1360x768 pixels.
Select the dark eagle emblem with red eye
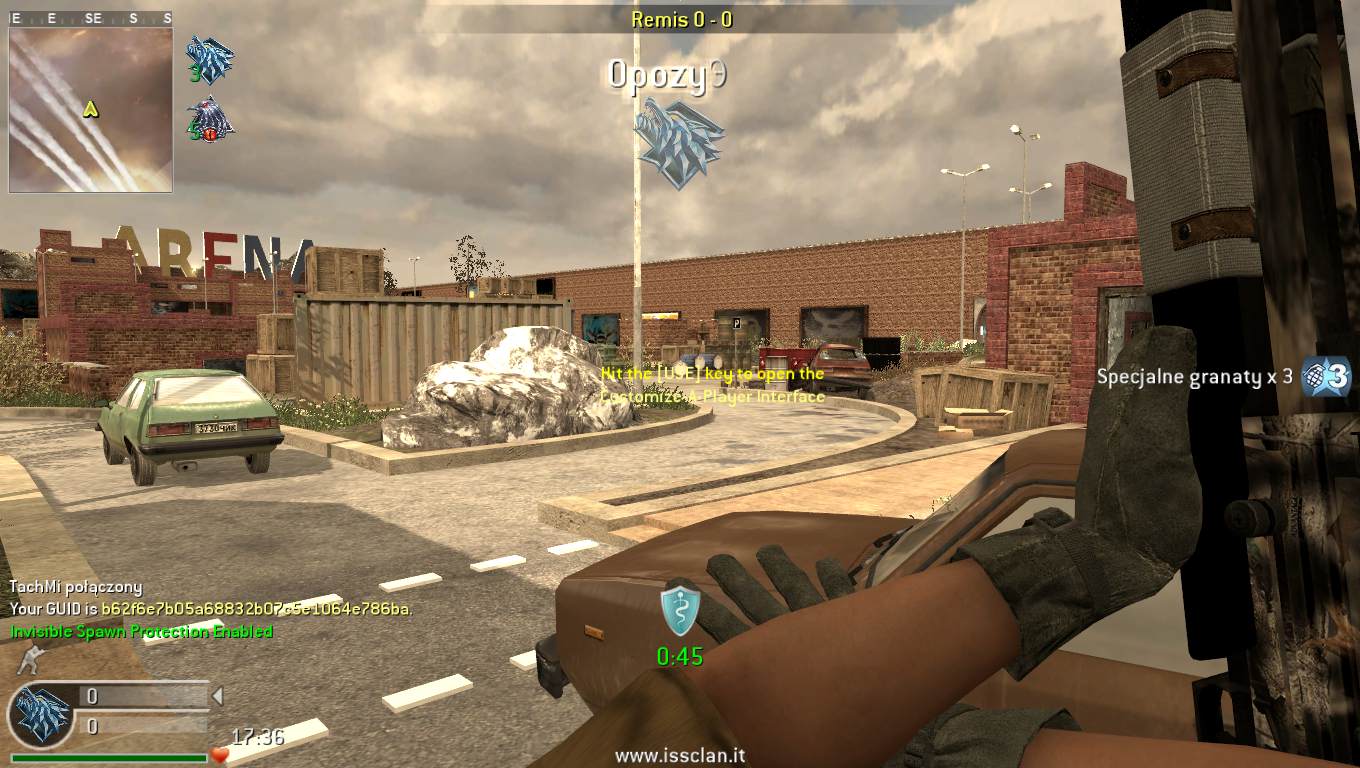coord(210,119)
